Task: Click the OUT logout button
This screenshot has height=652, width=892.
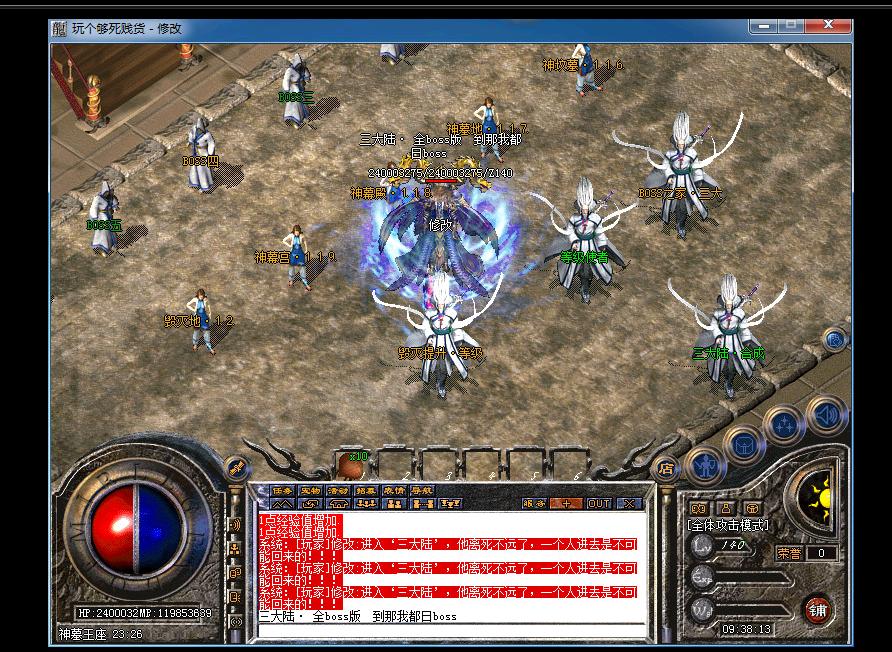Action: 598,503
